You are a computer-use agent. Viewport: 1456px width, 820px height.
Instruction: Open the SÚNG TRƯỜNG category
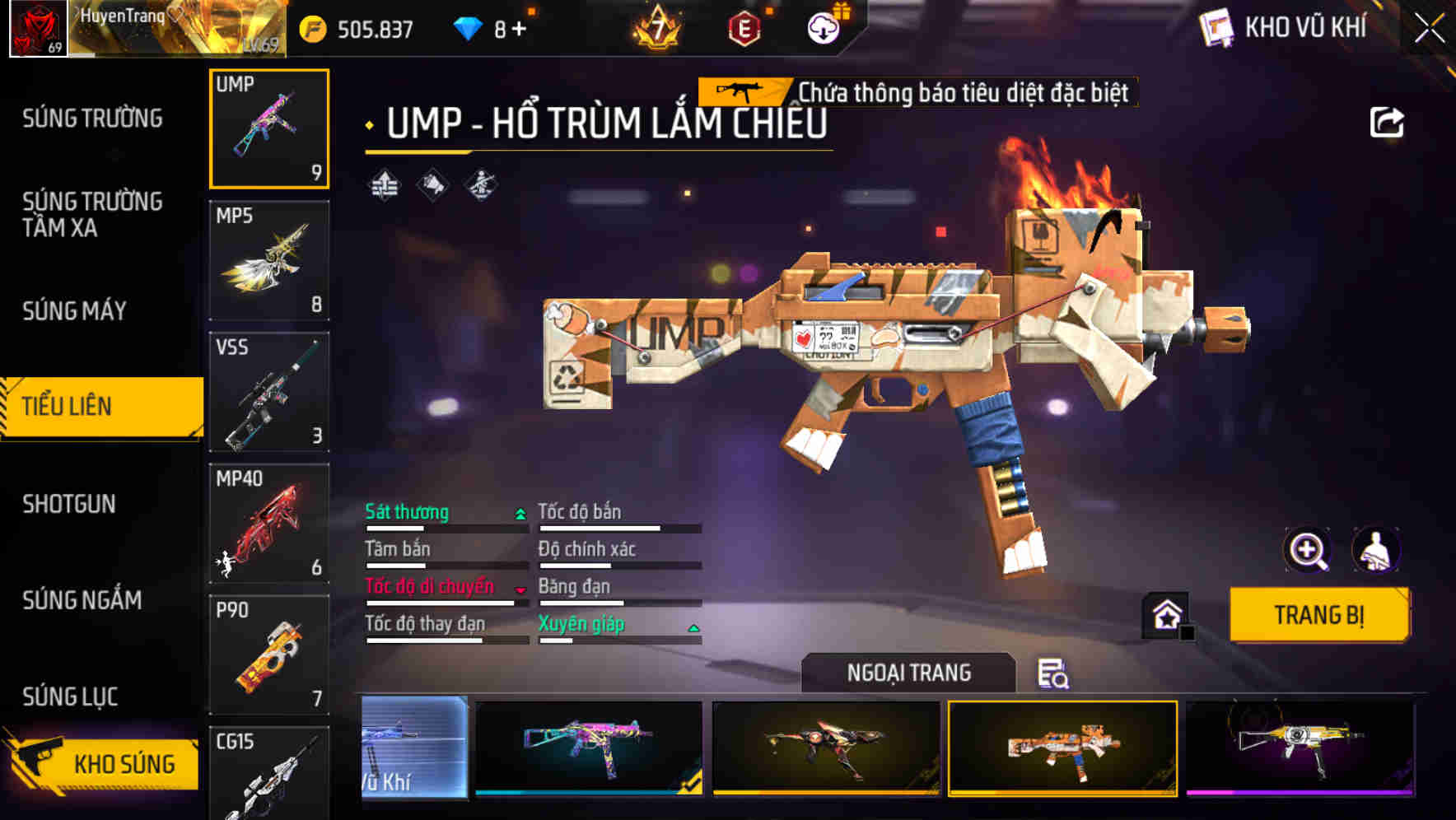click(92, 119)
